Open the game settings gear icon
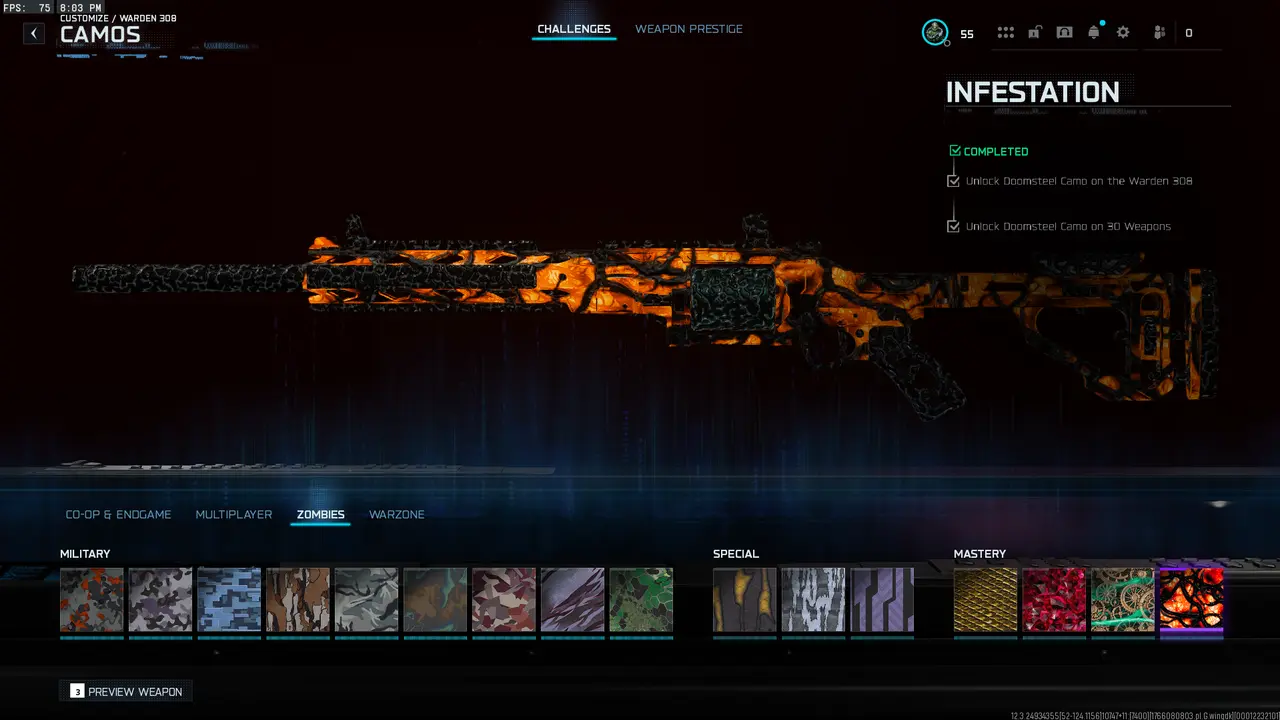The image size is (1280, 720). click(x=1122, y=32)
